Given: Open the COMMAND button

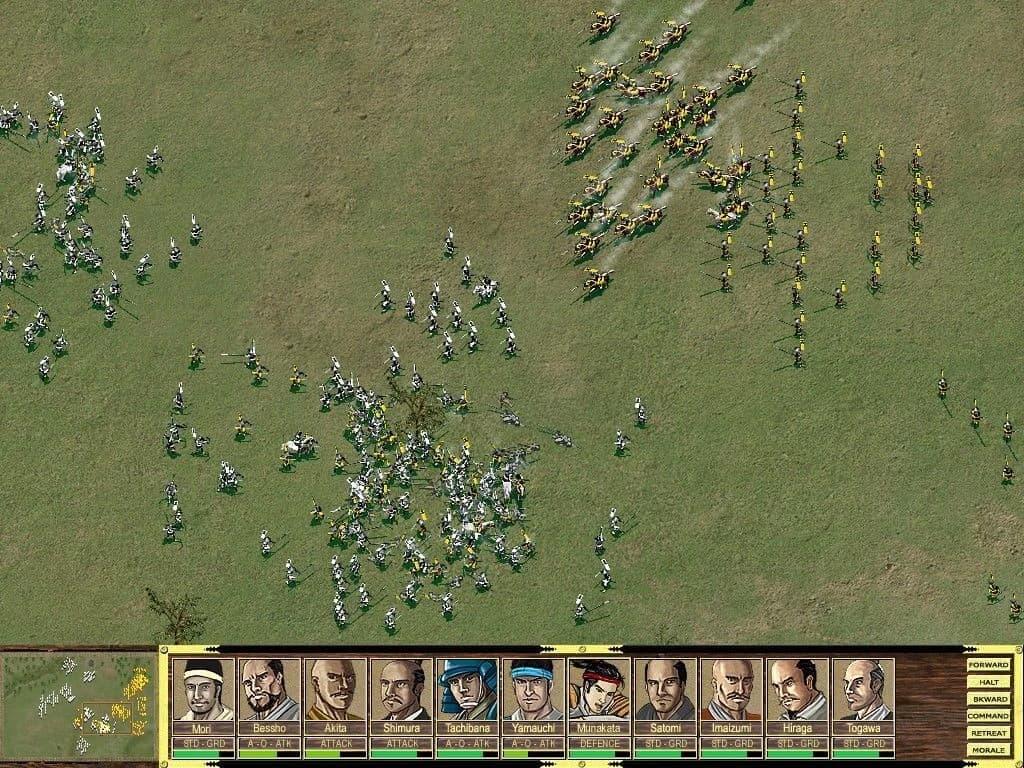Looking at the screenshot, I should click(x=988, y=716).
